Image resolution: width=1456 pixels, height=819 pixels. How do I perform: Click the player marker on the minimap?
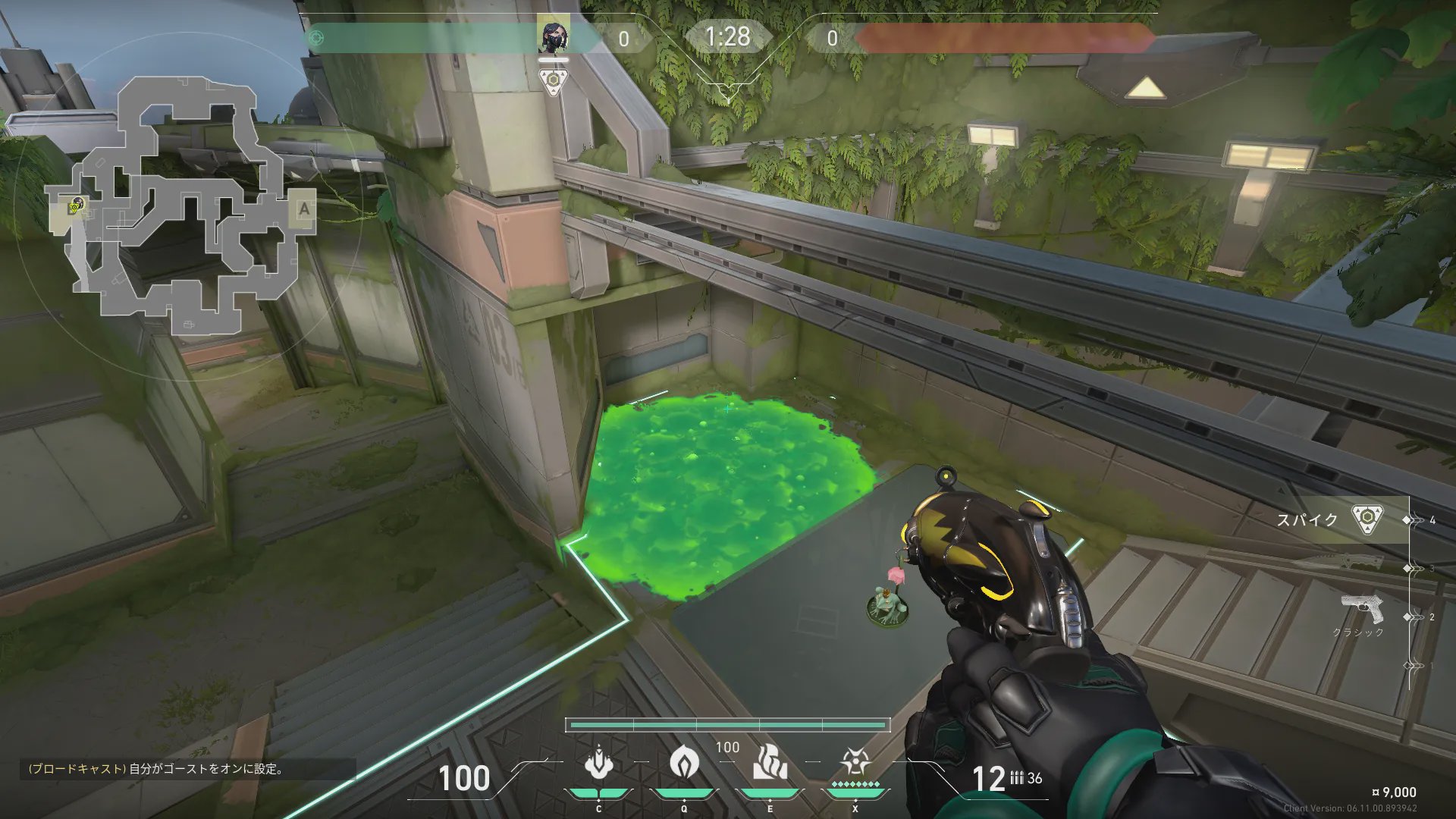tap(77, 204)
